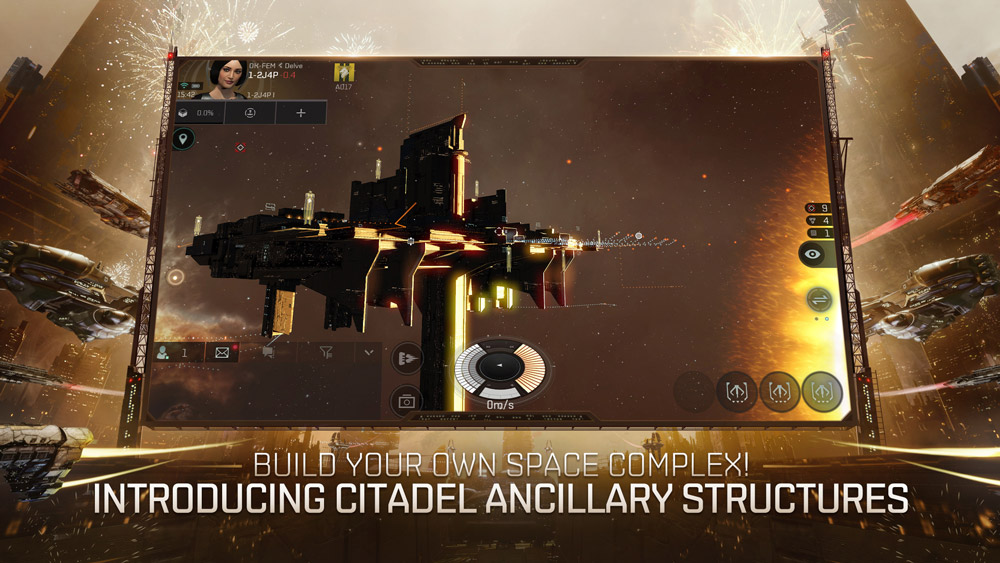Open the local players list
This screenshot has width=1000, height=563.
click(174, 352)
